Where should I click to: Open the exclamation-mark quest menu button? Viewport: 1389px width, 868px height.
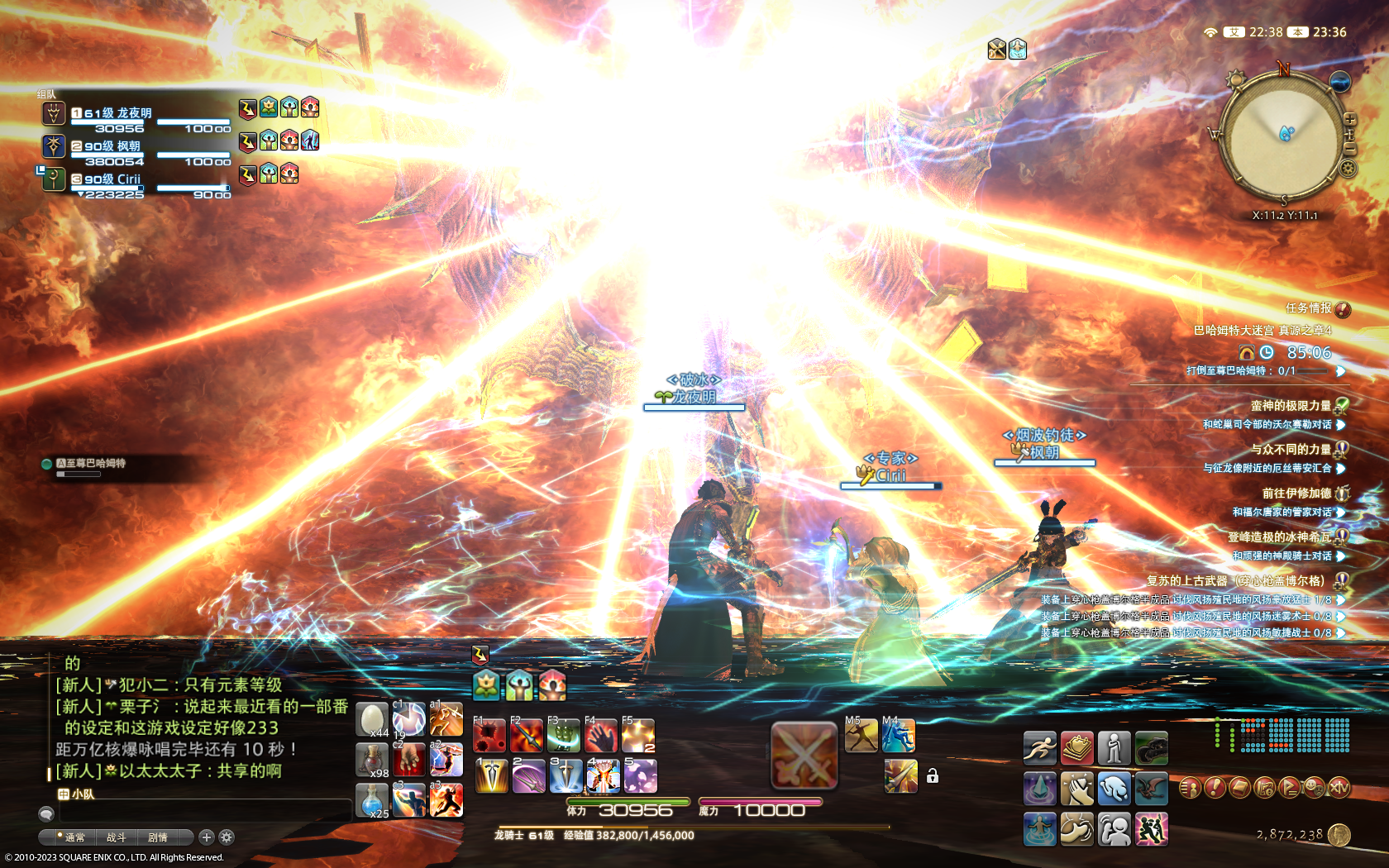1214,788
